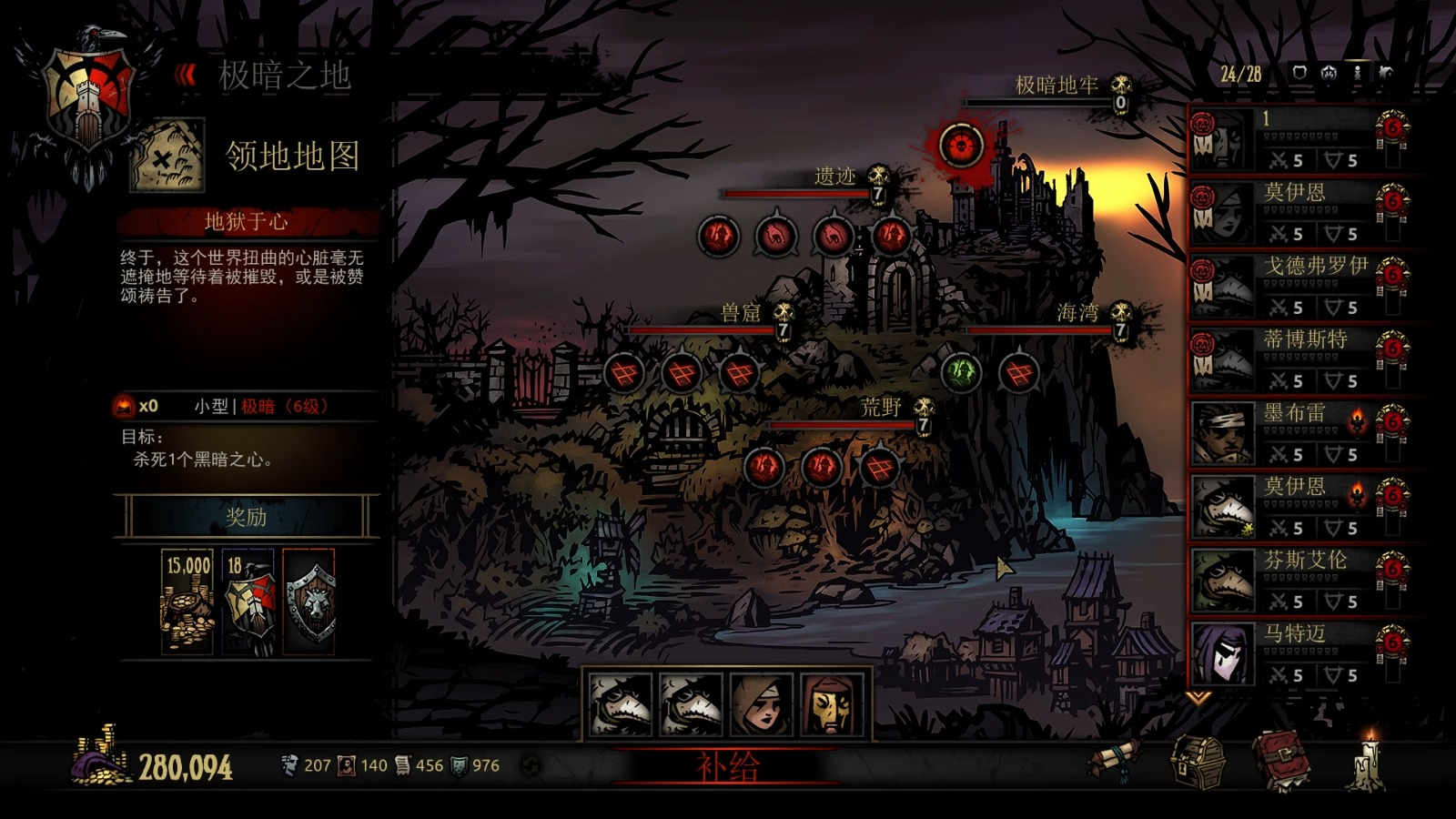Select the Darkest Dungeon quest marker under 极暗地牢
The height and width of the screenshot is (819, 1456).
pos(960,145)
